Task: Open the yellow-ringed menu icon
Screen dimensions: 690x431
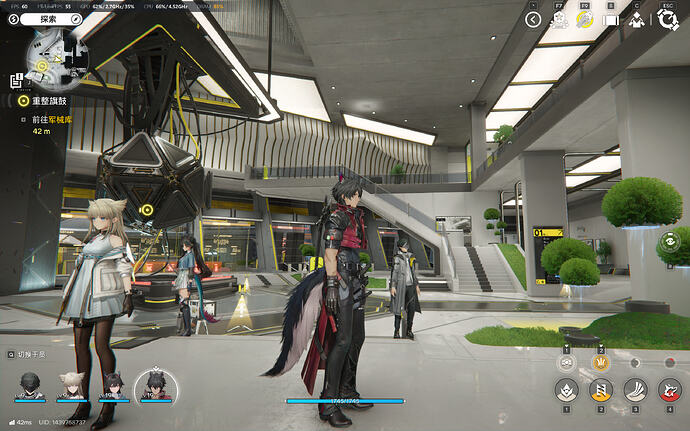Action: (585, 19)
